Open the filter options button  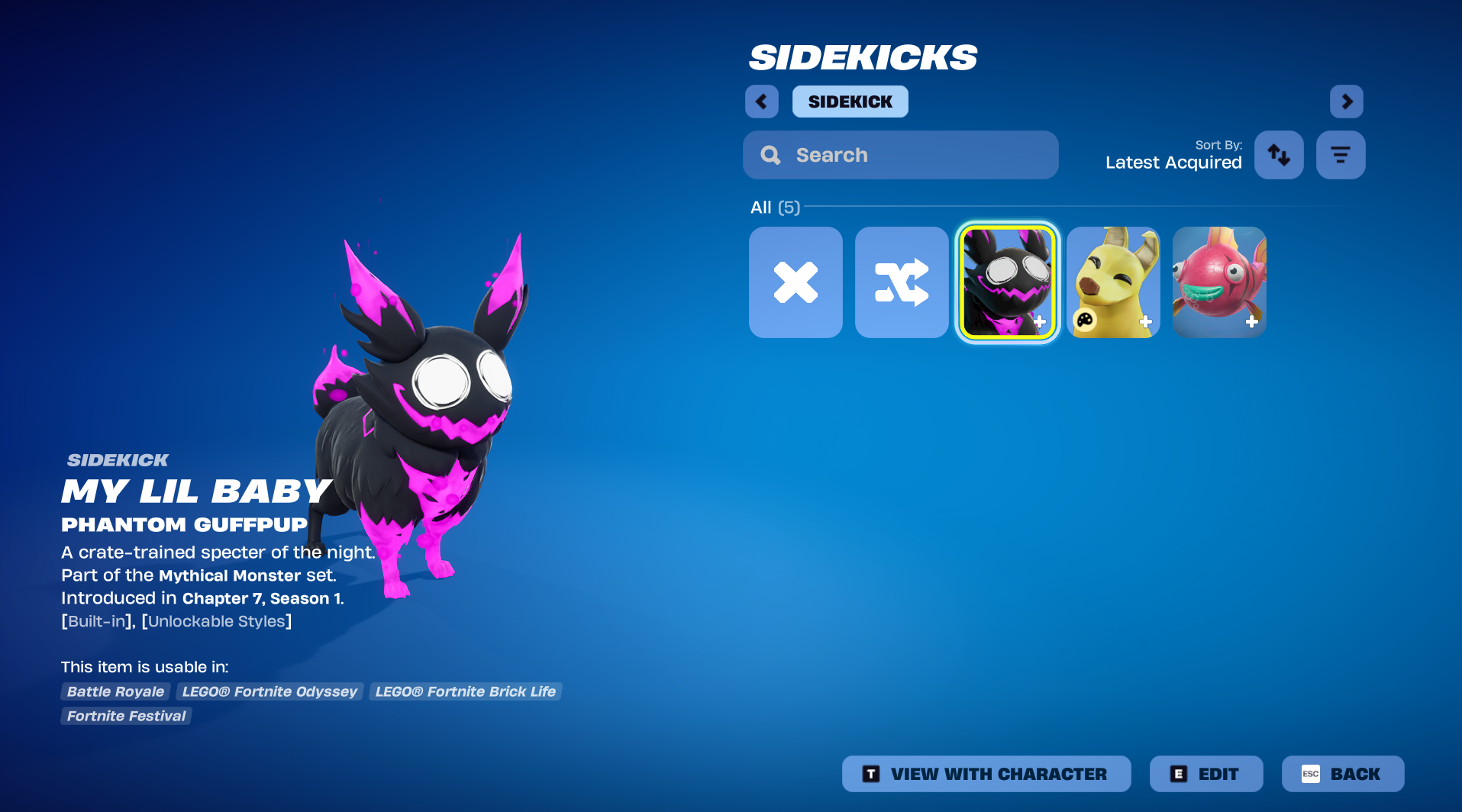[x=1340, y=155]
